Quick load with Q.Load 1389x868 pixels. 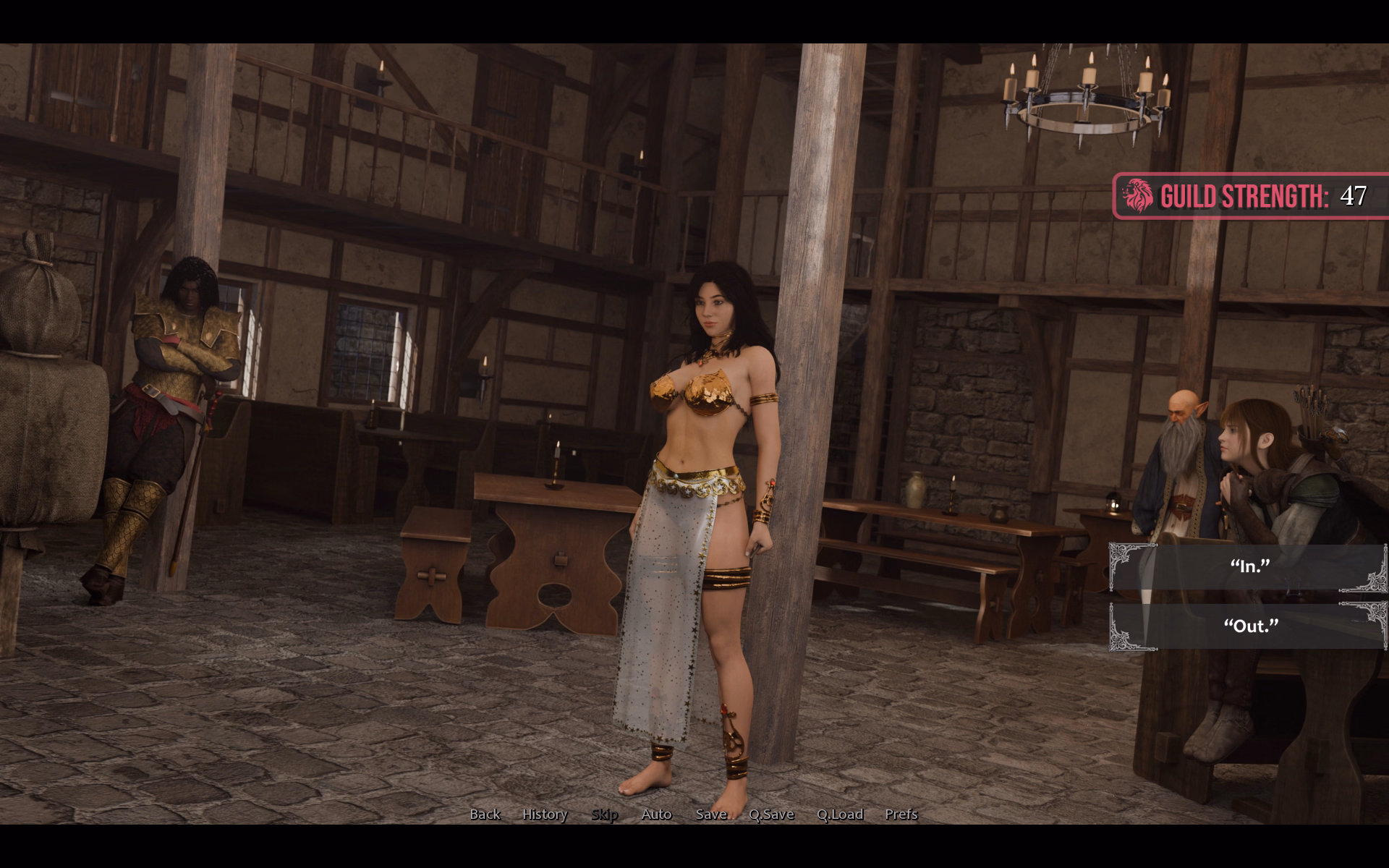(840, 814)
